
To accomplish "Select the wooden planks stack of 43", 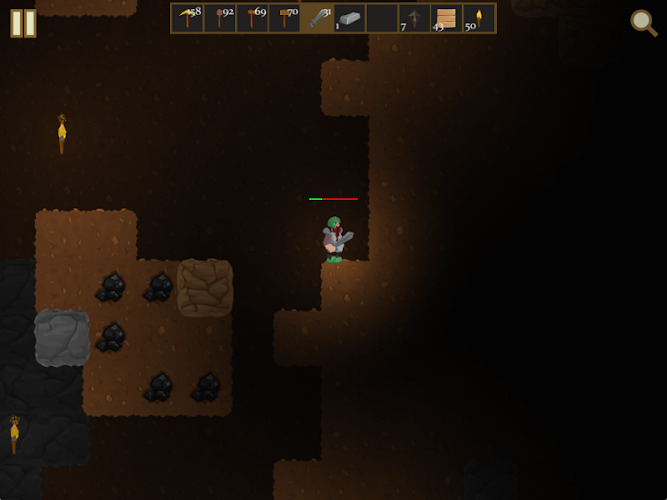I will tap(446, 18).
